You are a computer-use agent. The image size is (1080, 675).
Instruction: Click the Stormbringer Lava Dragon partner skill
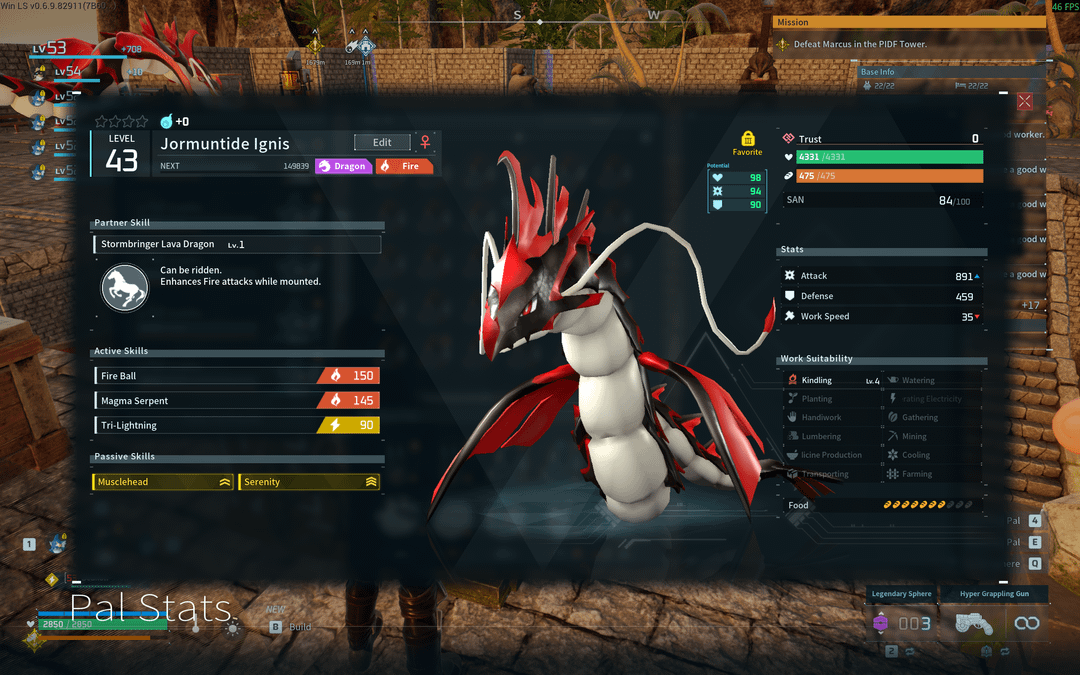click(237, 244)
